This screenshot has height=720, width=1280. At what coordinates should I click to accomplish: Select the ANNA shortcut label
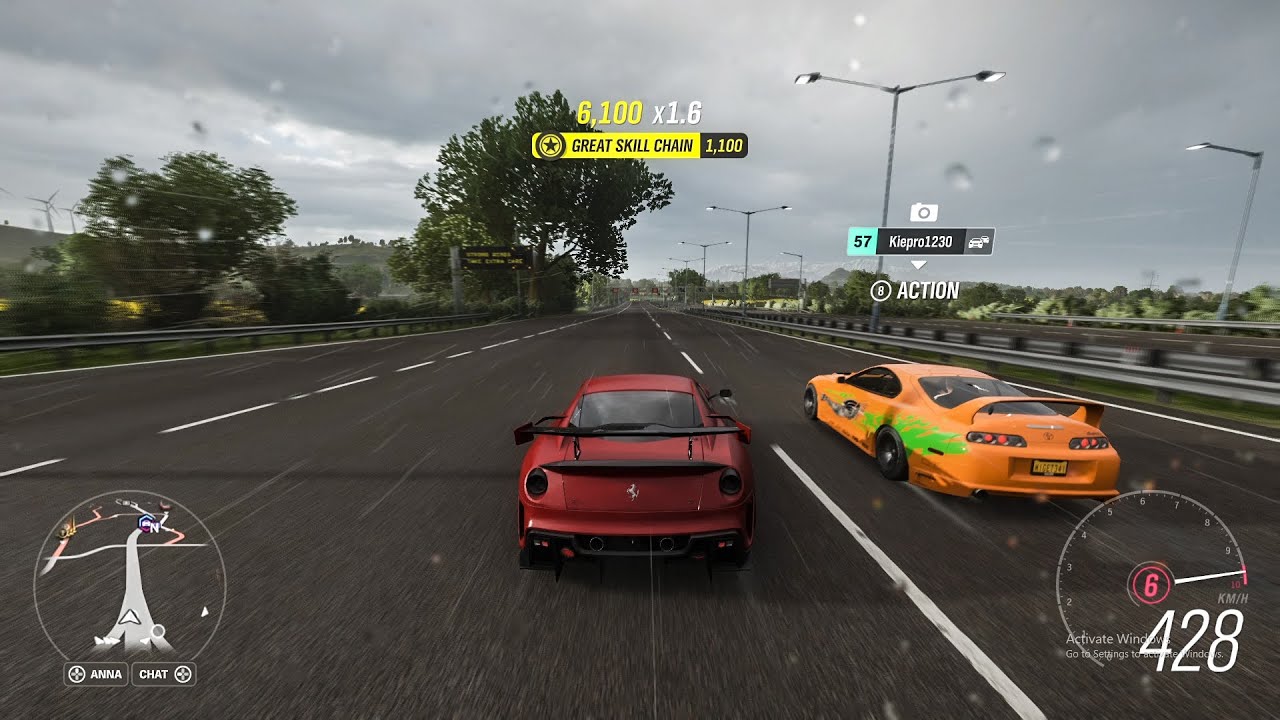[96, 674]
